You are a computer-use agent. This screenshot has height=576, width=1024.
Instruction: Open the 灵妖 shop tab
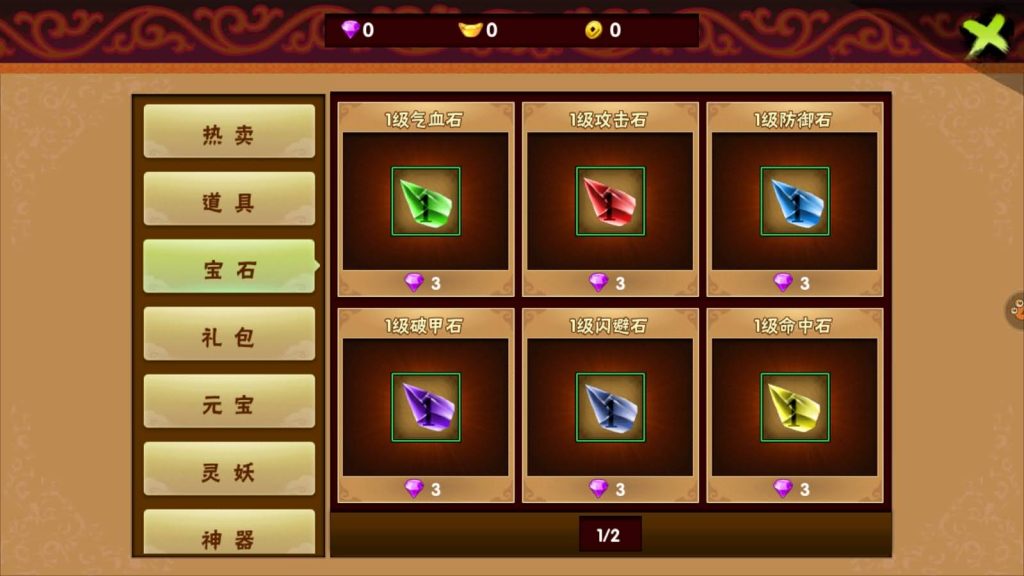tap(229, 469)
